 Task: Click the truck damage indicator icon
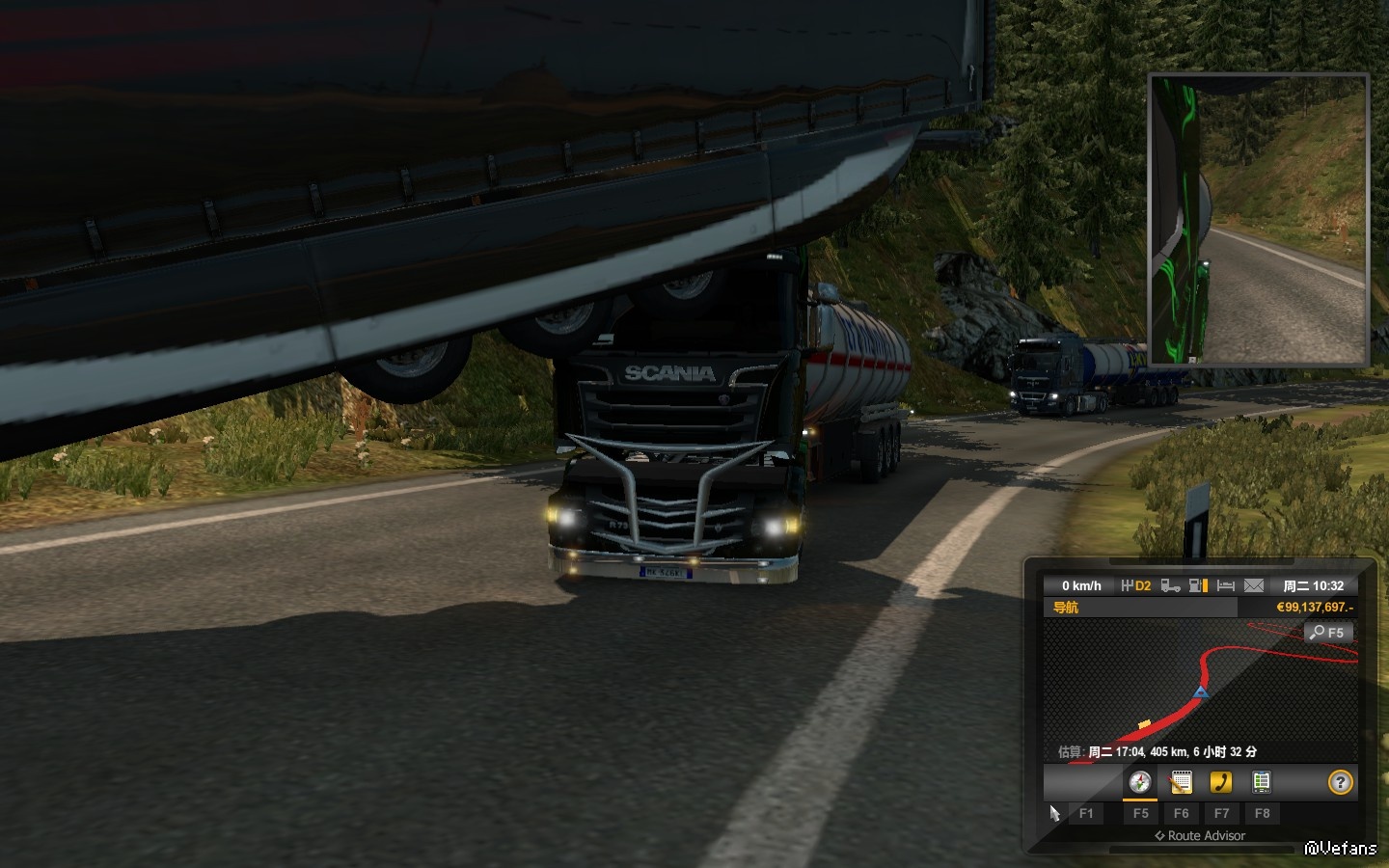point(1170,585)
